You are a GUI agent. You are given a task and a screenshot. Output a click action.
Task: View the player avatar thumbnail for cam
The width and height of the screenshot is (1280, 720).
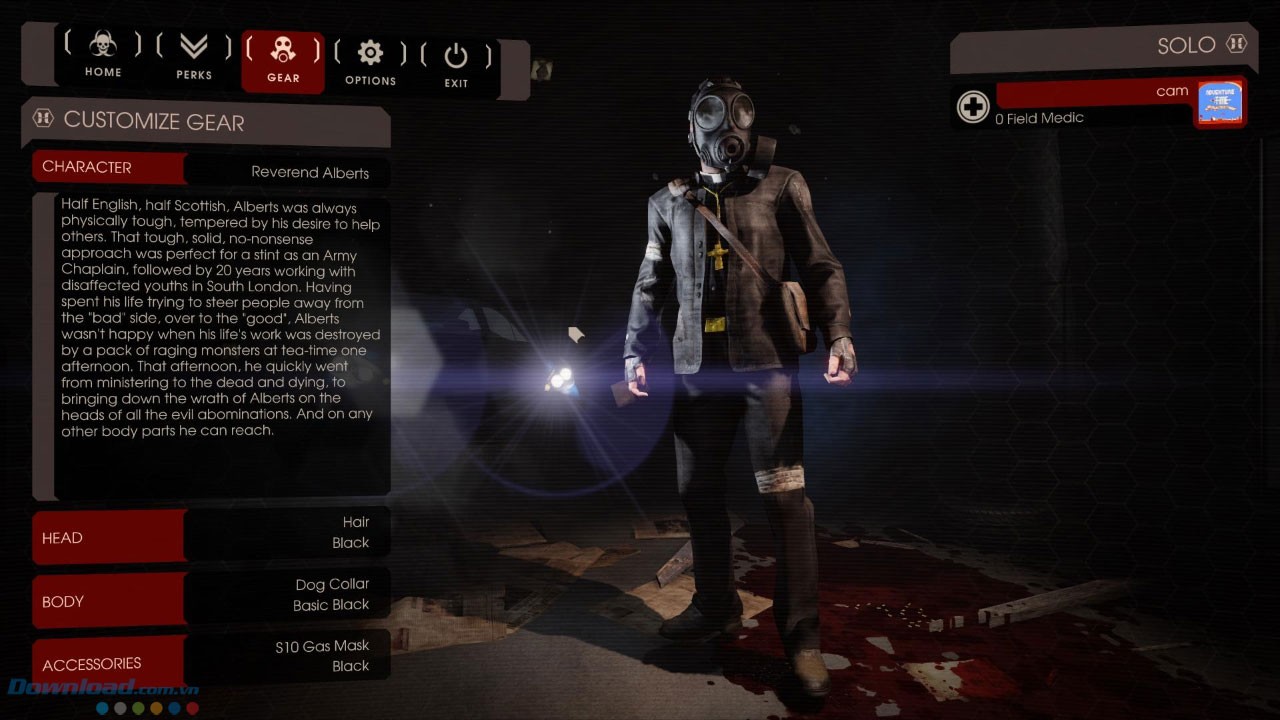tap(1220, 103)
